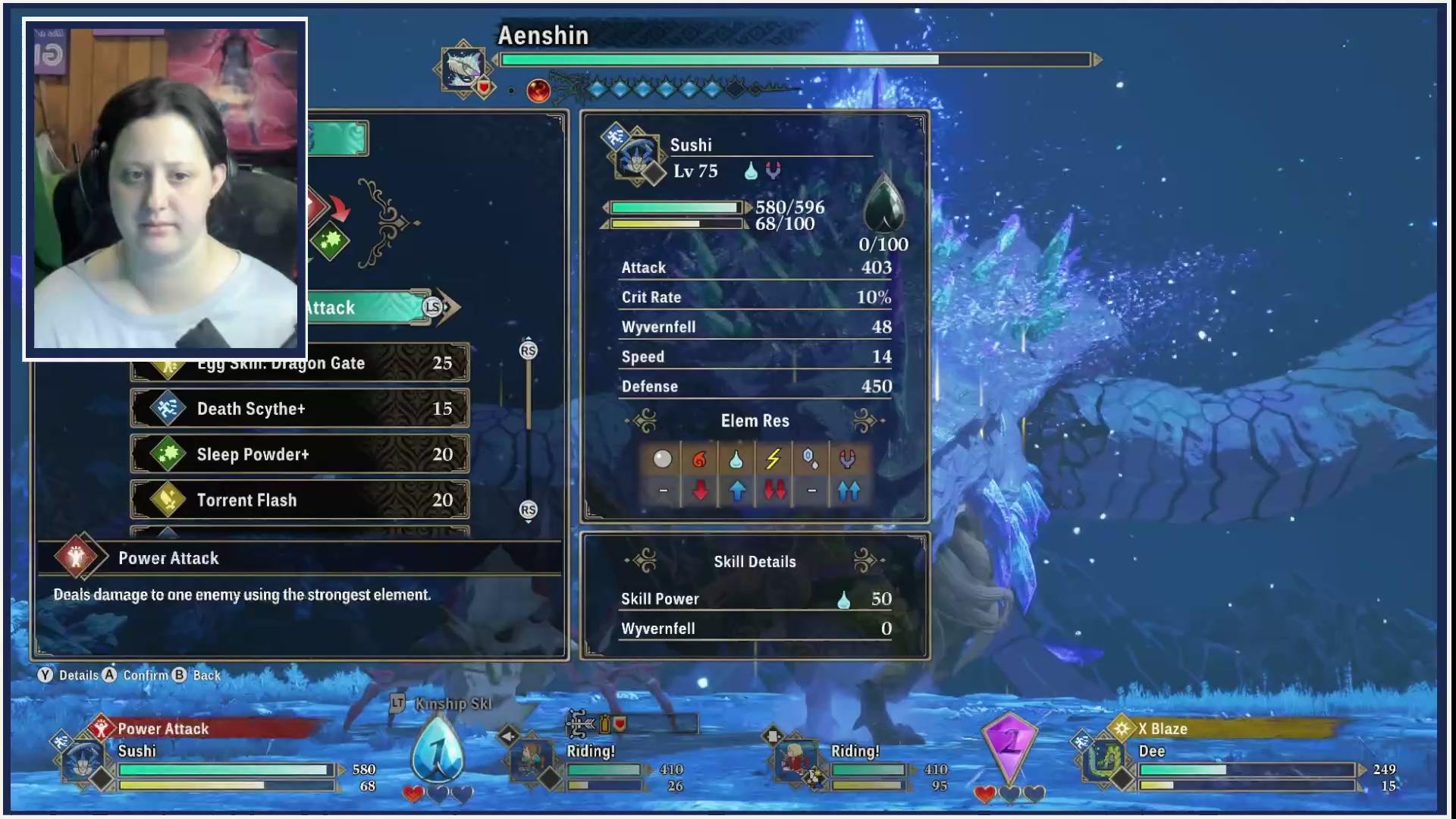
Task: Click the thunder element resistance icon
Action: point(773,460)
